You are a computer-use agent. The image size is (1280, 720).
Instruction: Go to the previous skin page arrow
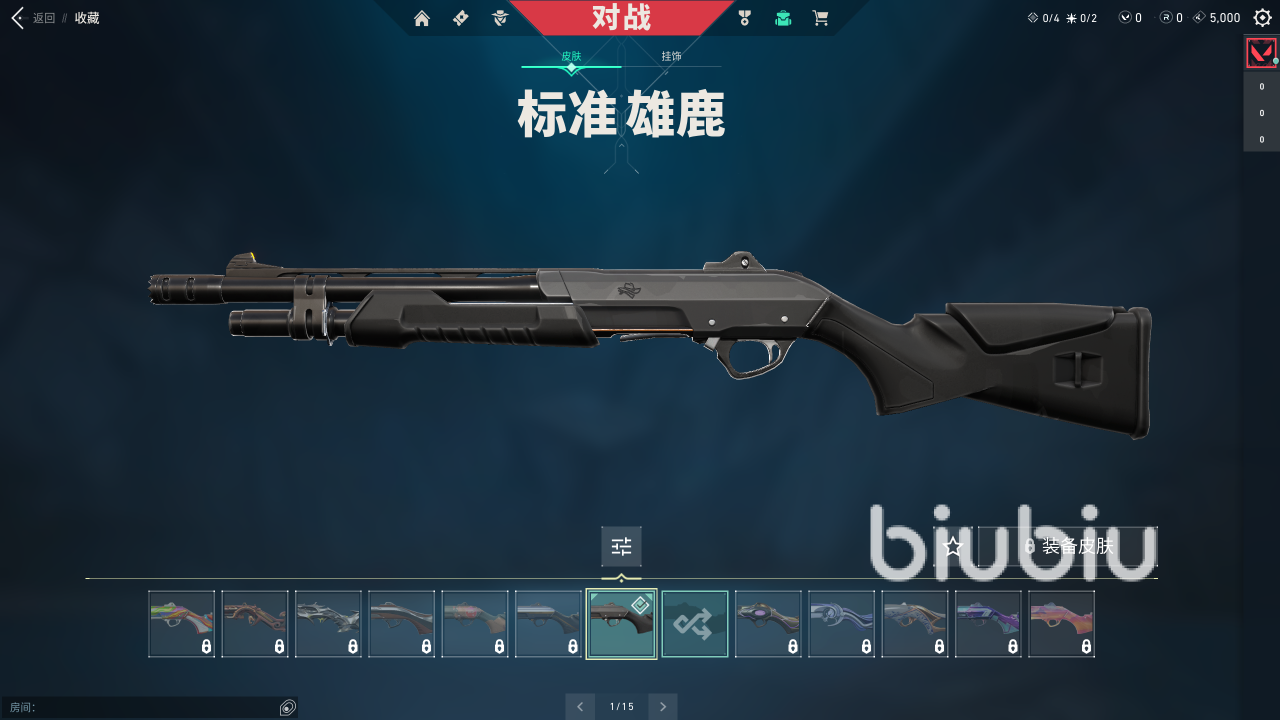tap(580, 706)
